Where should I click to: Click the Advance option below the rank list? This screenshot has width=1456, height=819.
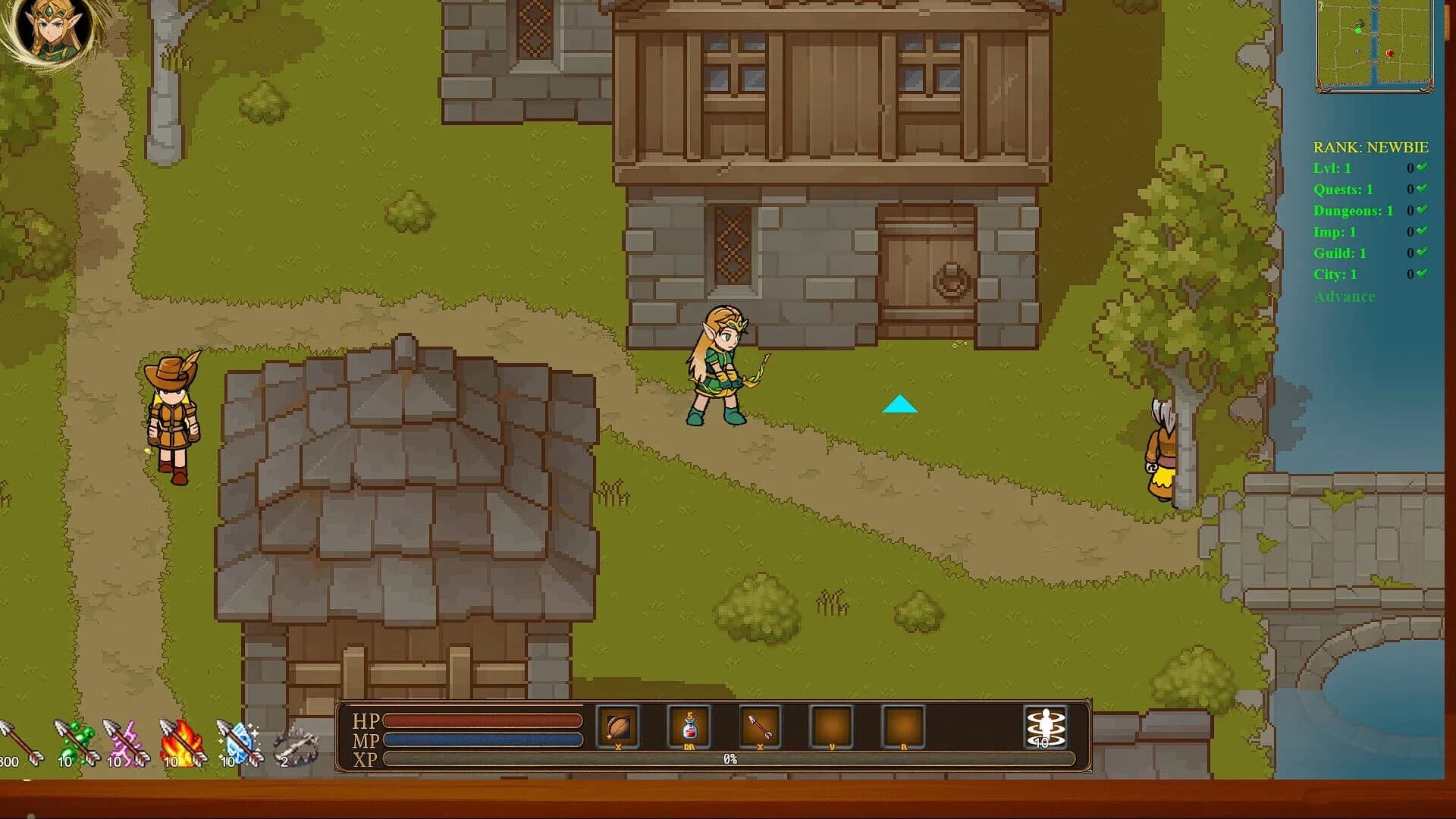pos(1343,297)
